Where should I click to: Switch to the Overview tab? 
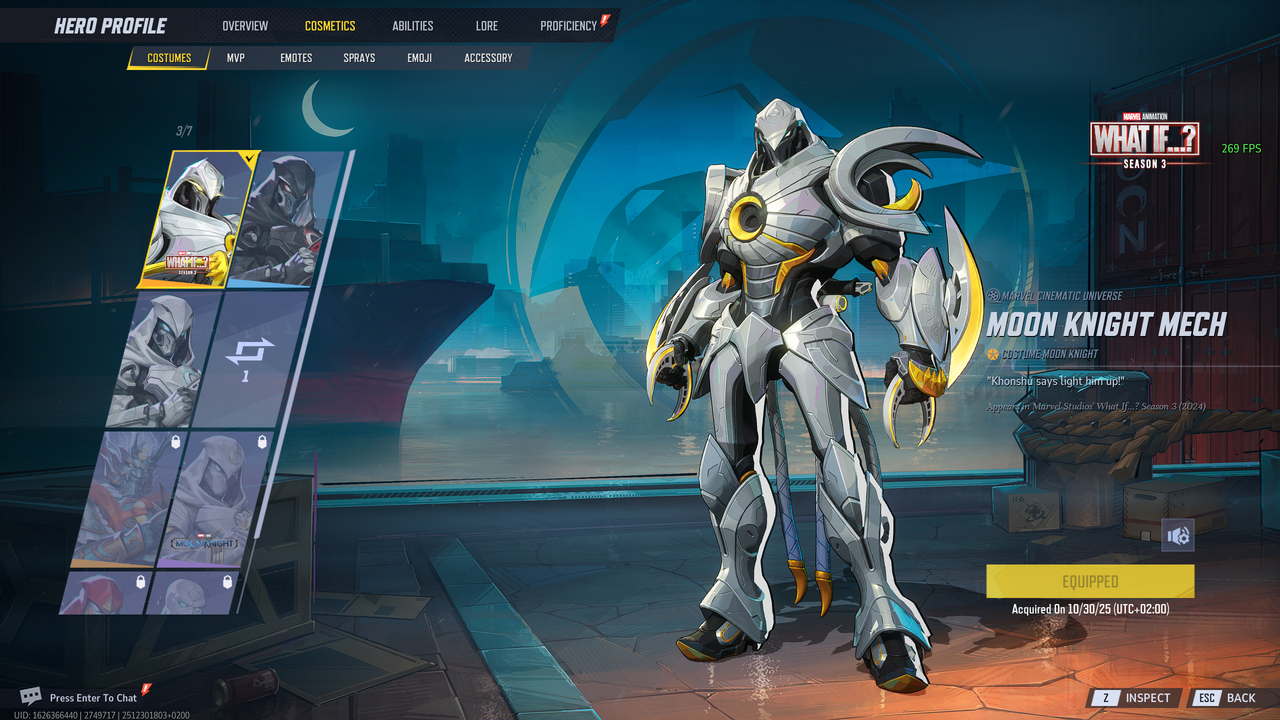(x=245, y=26)
